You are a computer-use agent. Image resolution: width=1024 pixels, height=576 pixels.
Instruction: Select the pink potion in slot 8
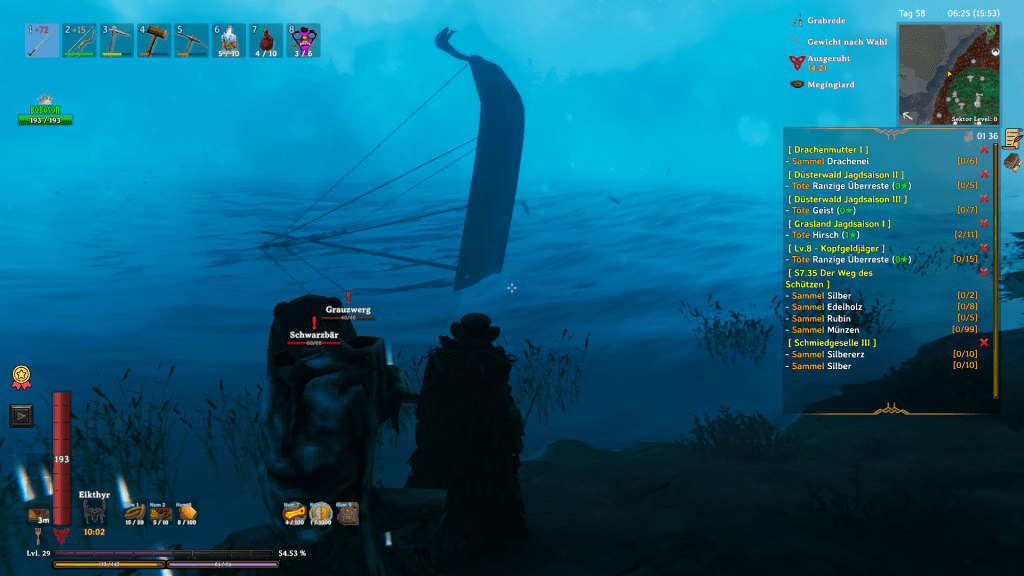point(304,41)
